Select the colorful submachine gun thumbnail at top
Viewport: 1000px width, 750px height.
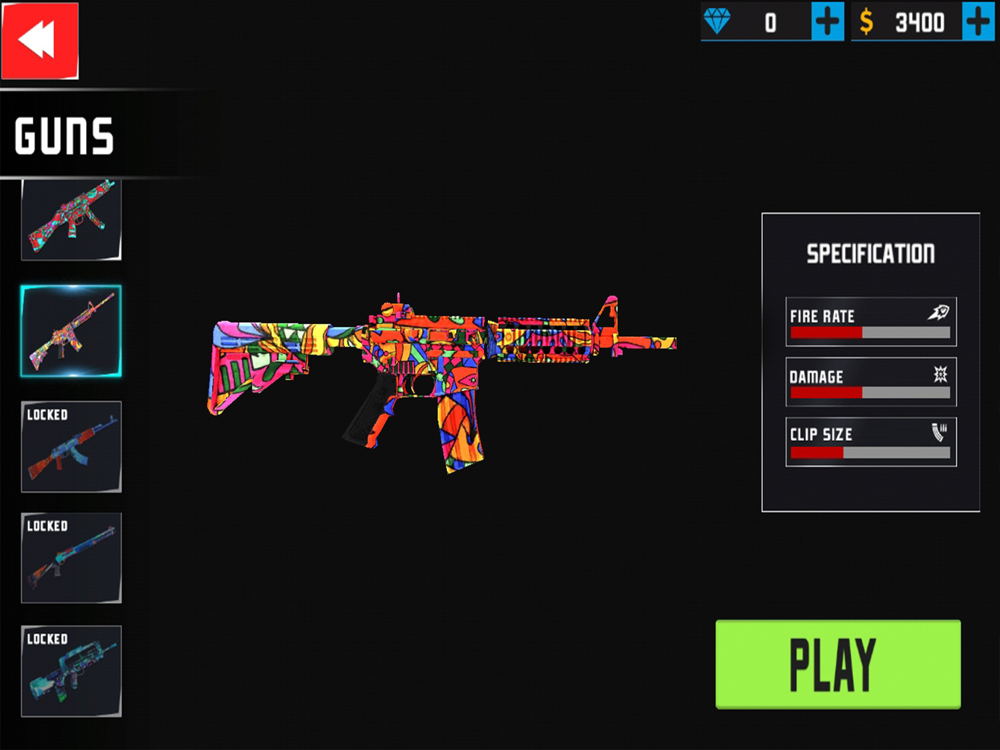tap(71, 220)
